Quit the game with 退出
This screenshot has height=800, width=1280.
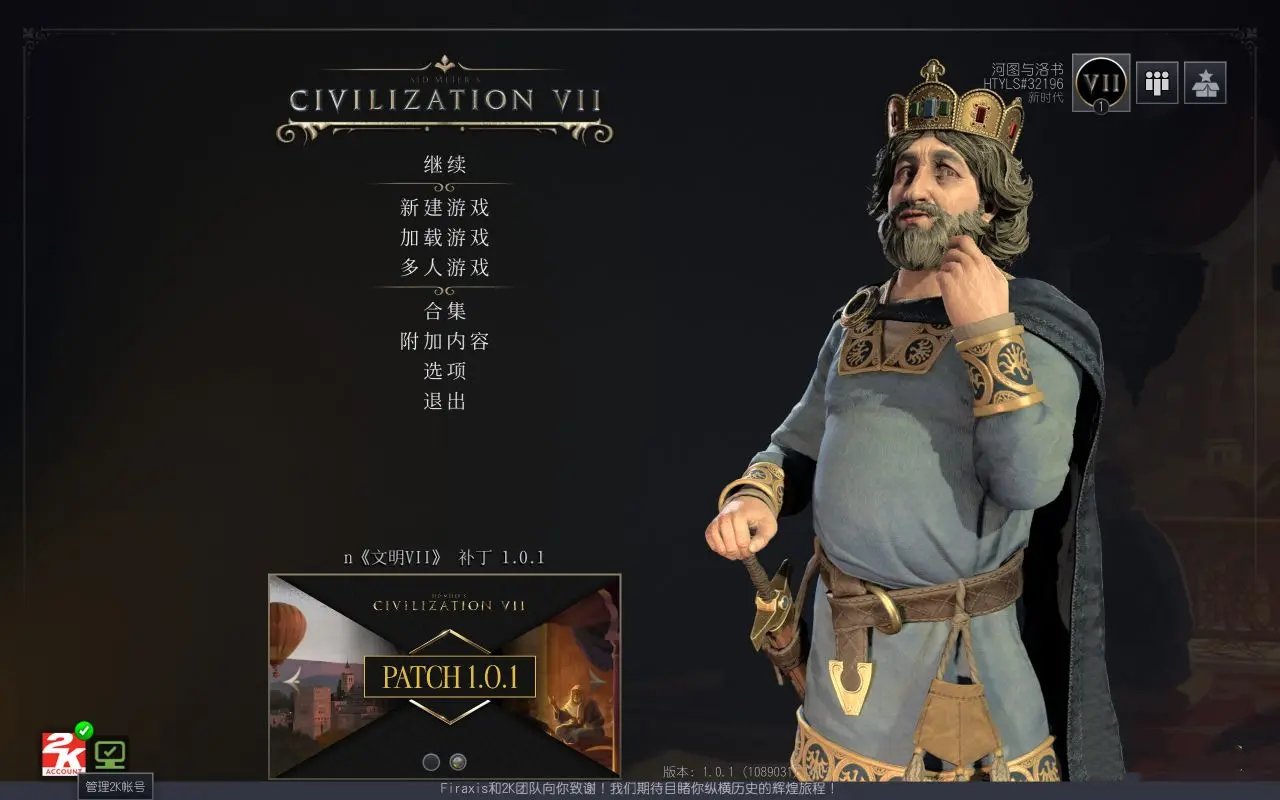[x=445, y=401]
